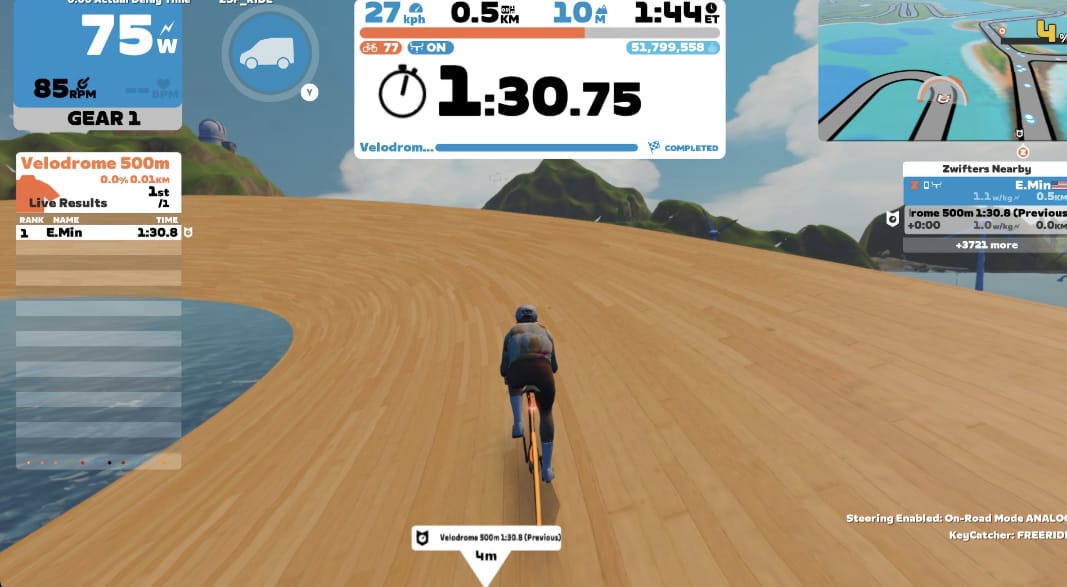Select E.Min's row in Live Results
Screen dimensions: 1067x587
[98, 232]
